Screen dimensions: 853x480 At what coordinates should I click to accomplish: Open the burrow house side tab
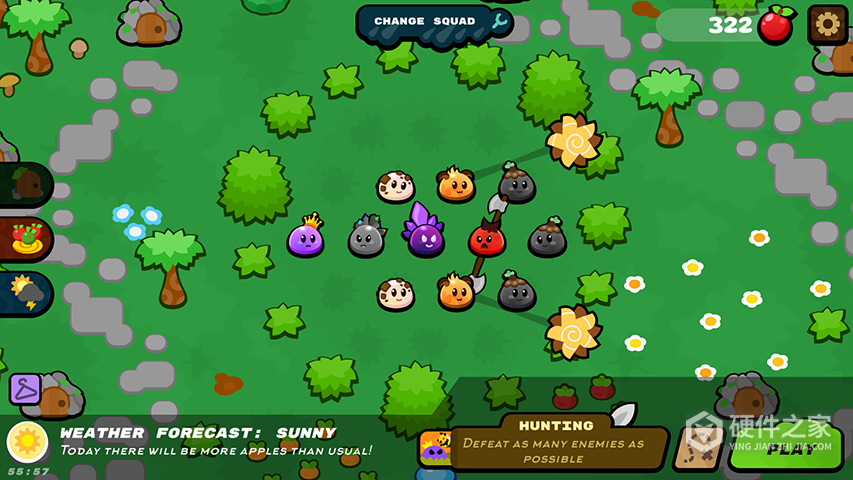click(24, 185)
